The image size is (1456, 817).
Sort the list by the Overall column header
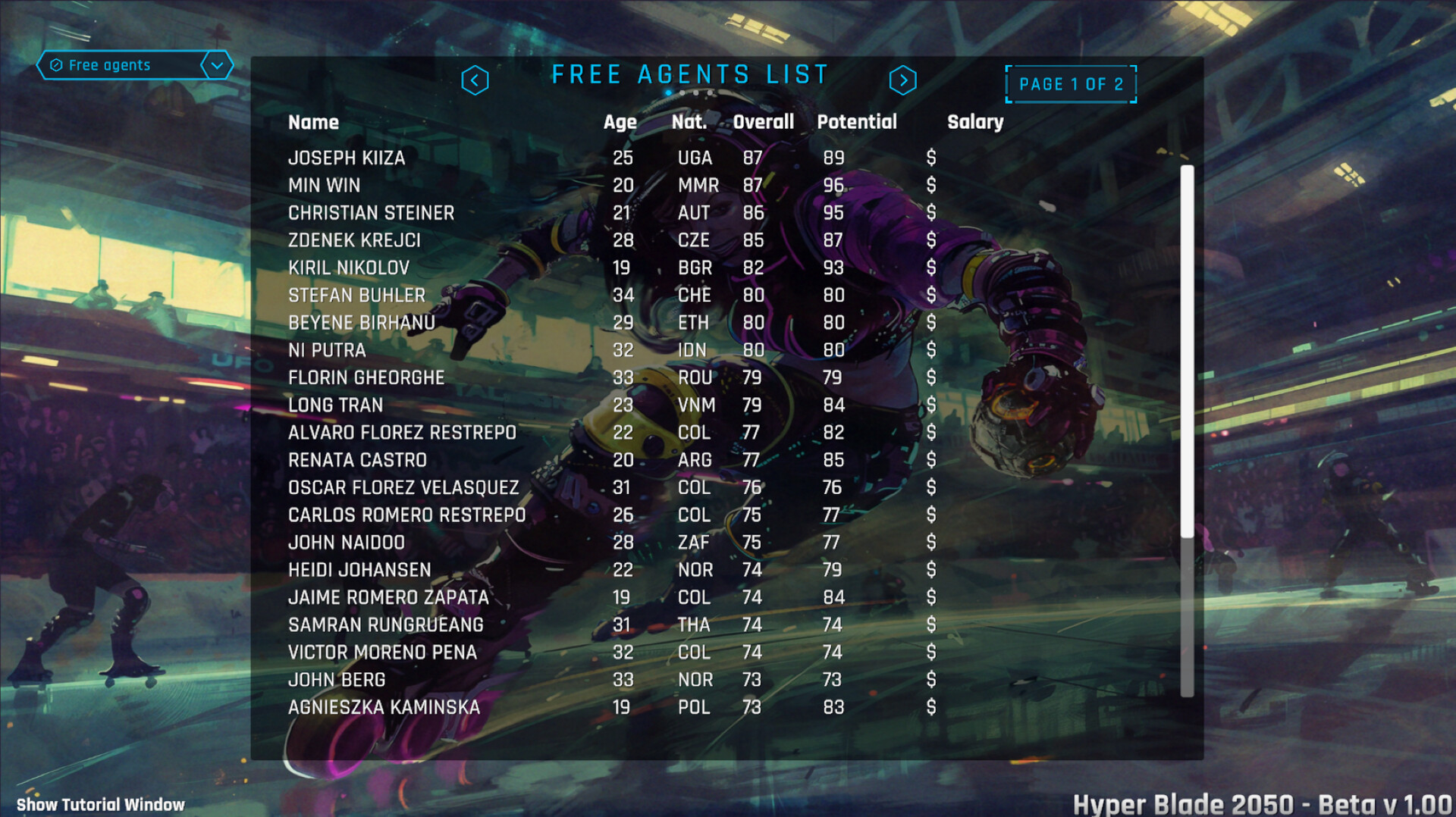pos(762,122)
